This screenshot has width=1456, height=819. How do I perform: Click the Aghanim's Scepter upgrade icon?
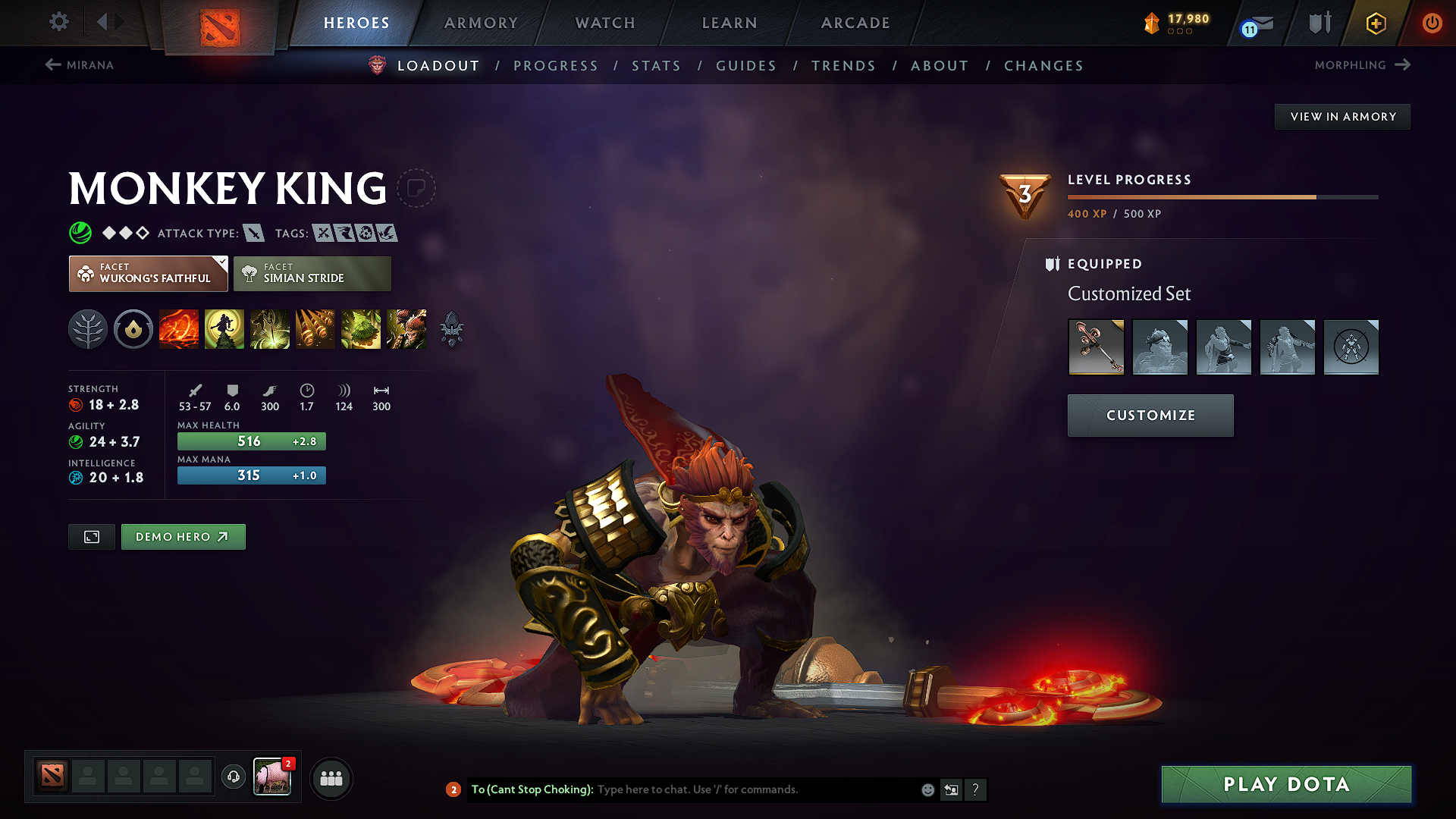[x=451, y=329]
